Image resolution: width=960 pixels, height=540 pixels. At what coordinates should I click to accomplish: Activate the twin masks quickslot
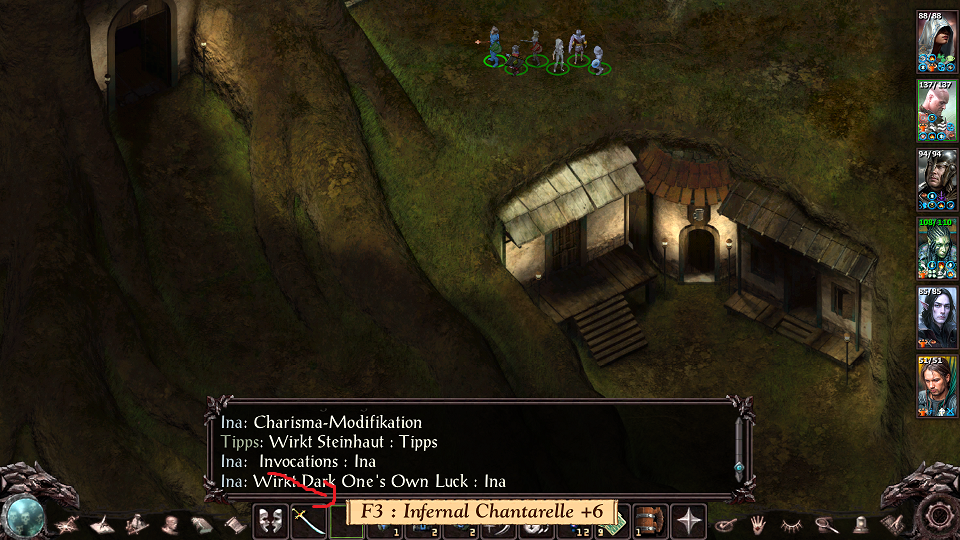(270, 521)
